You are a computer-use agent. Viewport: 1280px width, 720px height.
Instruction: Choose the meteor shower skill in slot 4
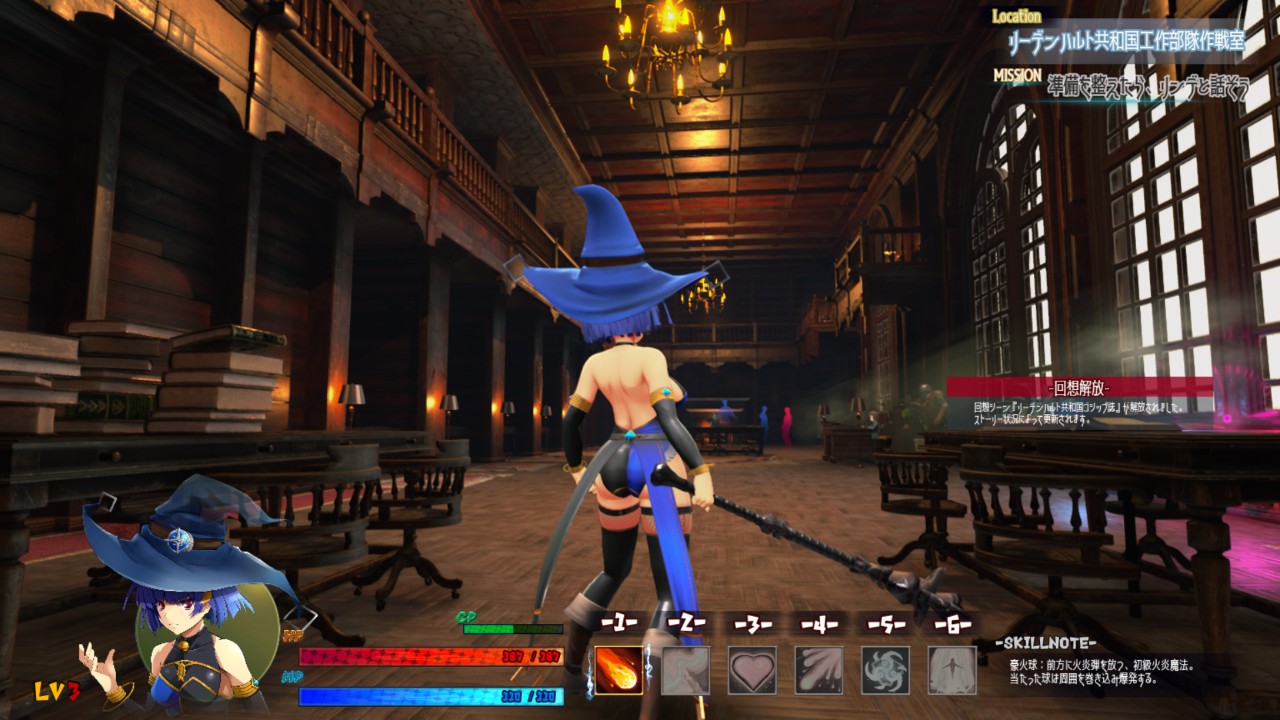(x=819, y=670)
